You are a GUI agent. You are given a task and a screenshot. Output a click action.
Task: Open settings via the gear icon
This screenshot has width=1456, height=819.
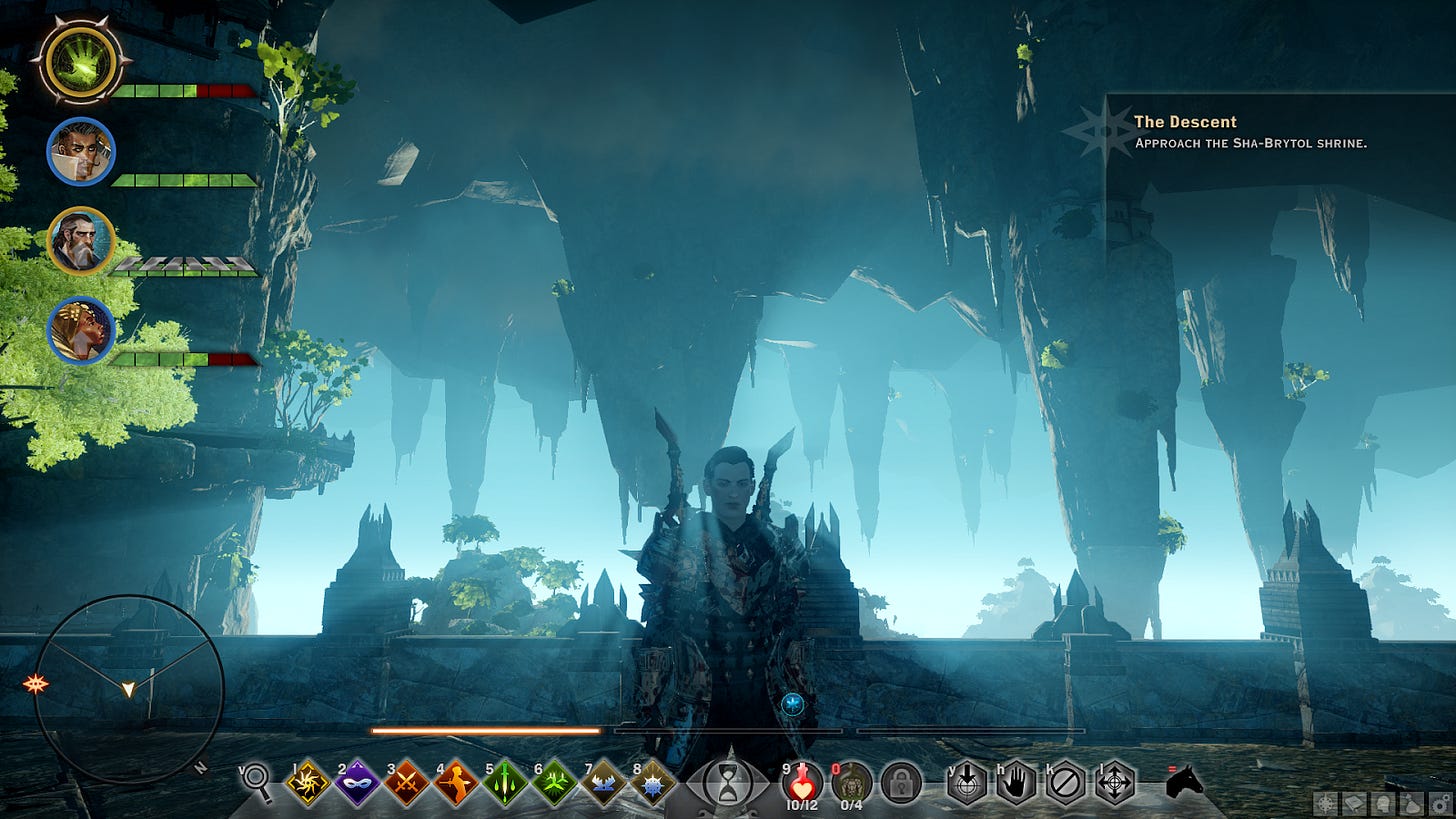tap(1439, 803)
